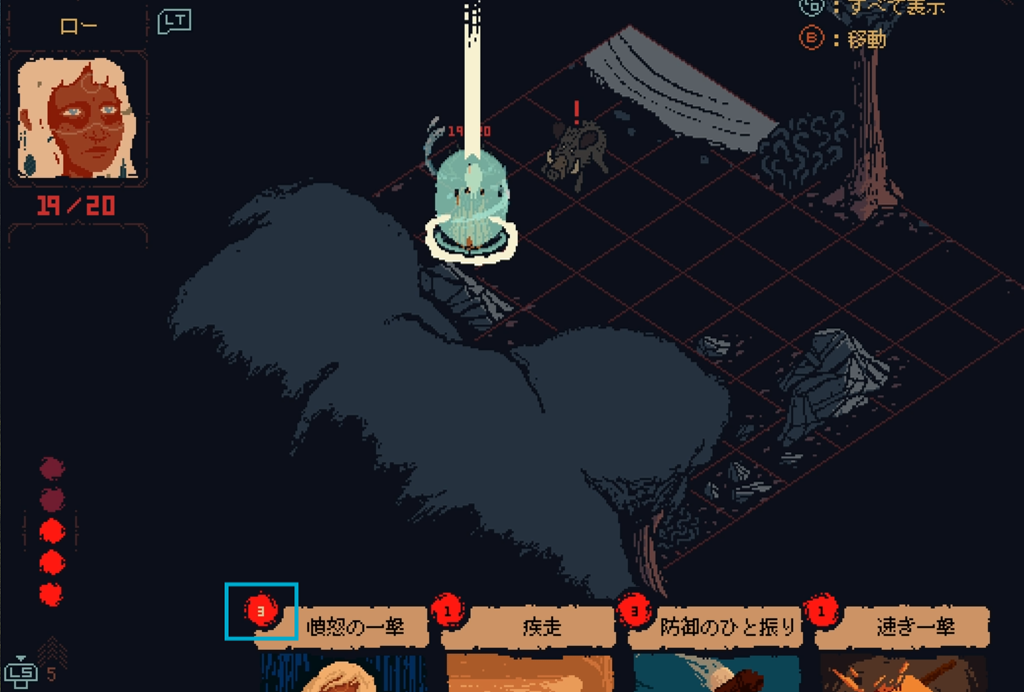The height and width of the screenshot is (692, 1024).
Task: Select the highlighted tile under the player unit
Action: click(471, 239)
